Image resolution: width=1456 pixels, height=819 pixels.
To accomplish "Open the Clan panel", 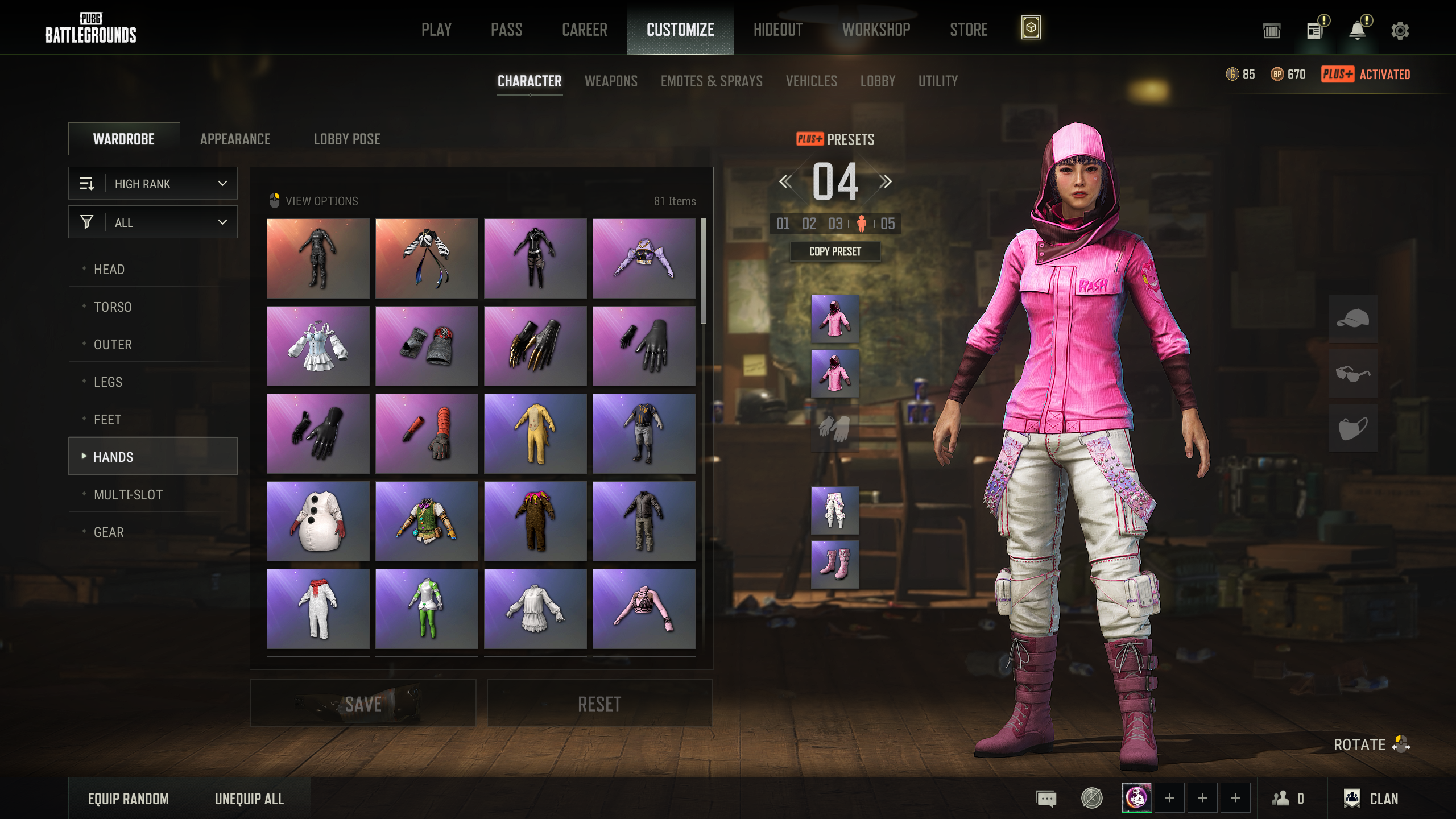I will [x=1371, y=799].
